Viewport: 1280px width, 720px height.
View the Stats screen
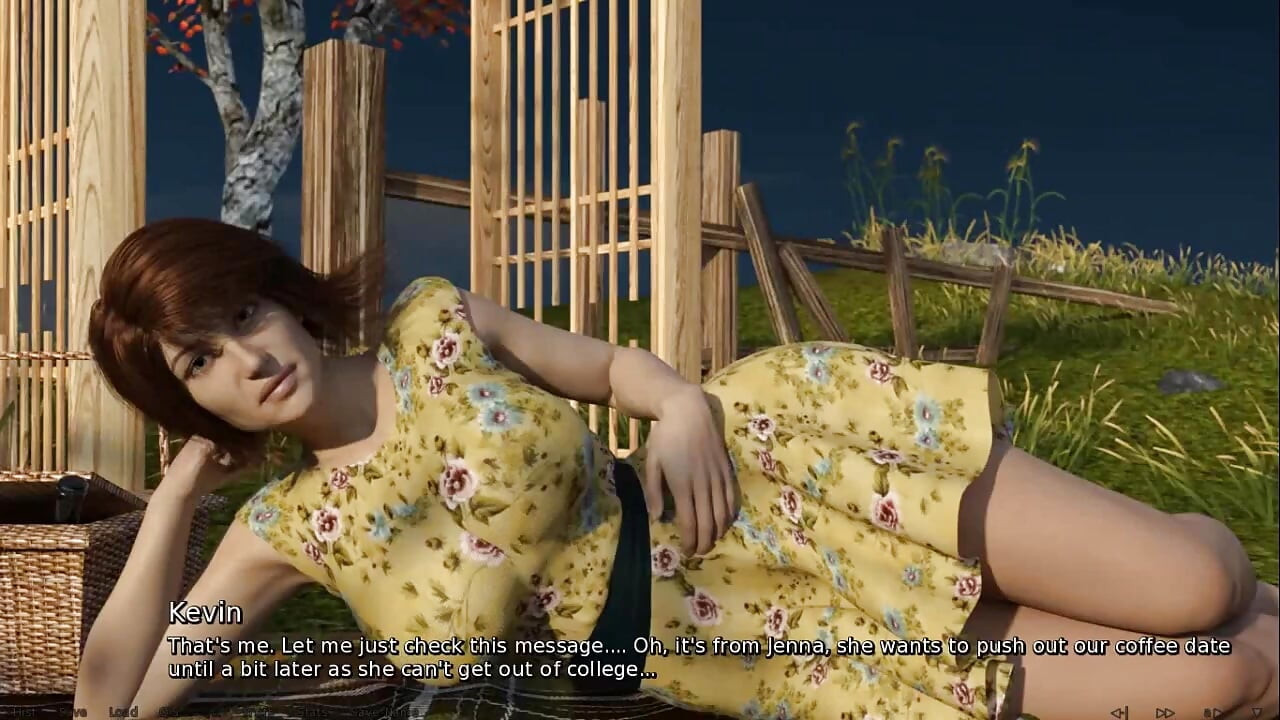[310, 712]
